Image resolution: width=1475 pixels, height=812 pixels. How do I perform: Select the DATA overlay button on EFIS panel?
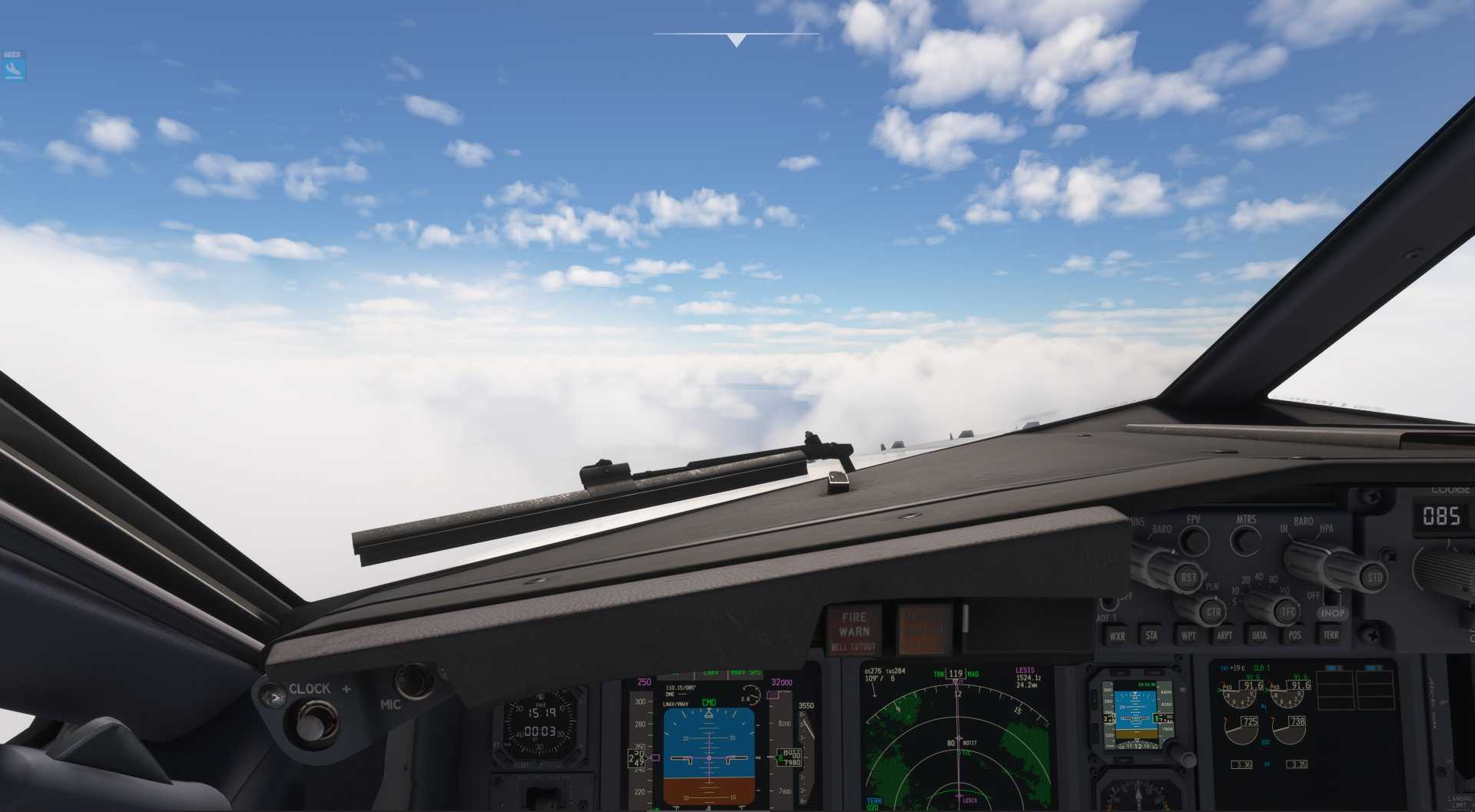point(1260,635)
